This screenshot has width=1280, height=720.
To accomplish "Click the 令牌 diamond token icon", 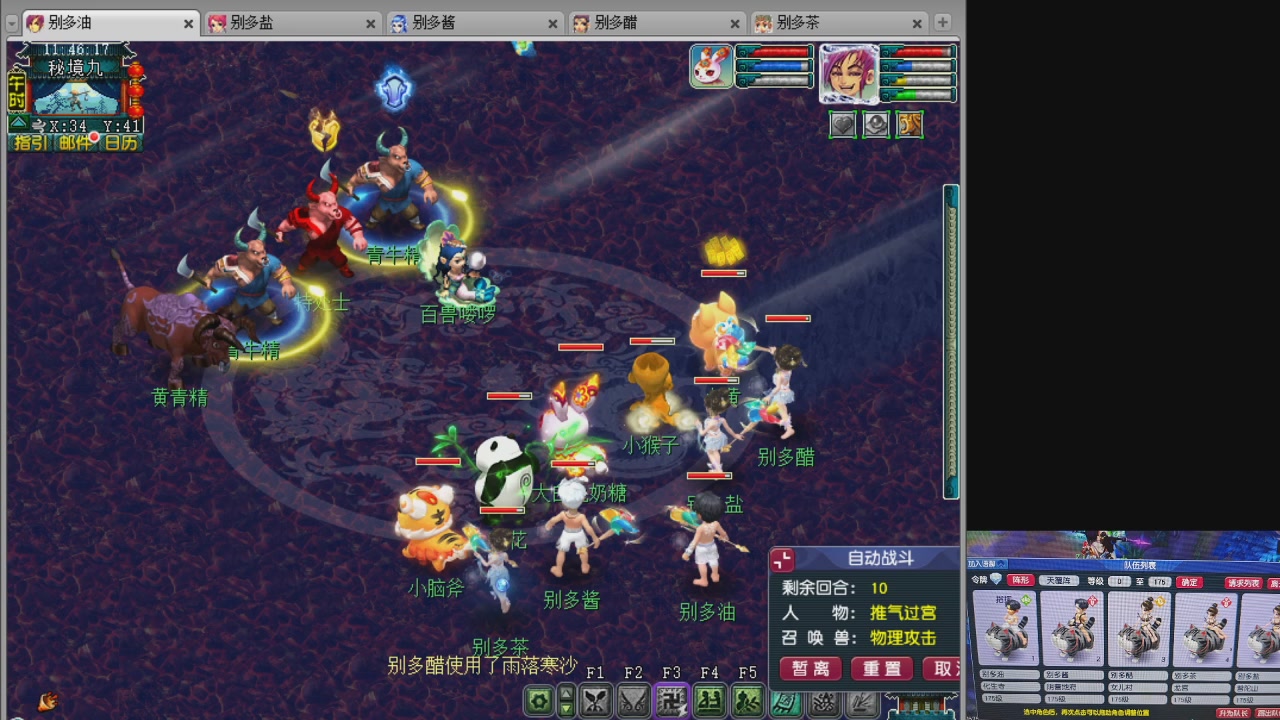I will (x=997, y=581).
